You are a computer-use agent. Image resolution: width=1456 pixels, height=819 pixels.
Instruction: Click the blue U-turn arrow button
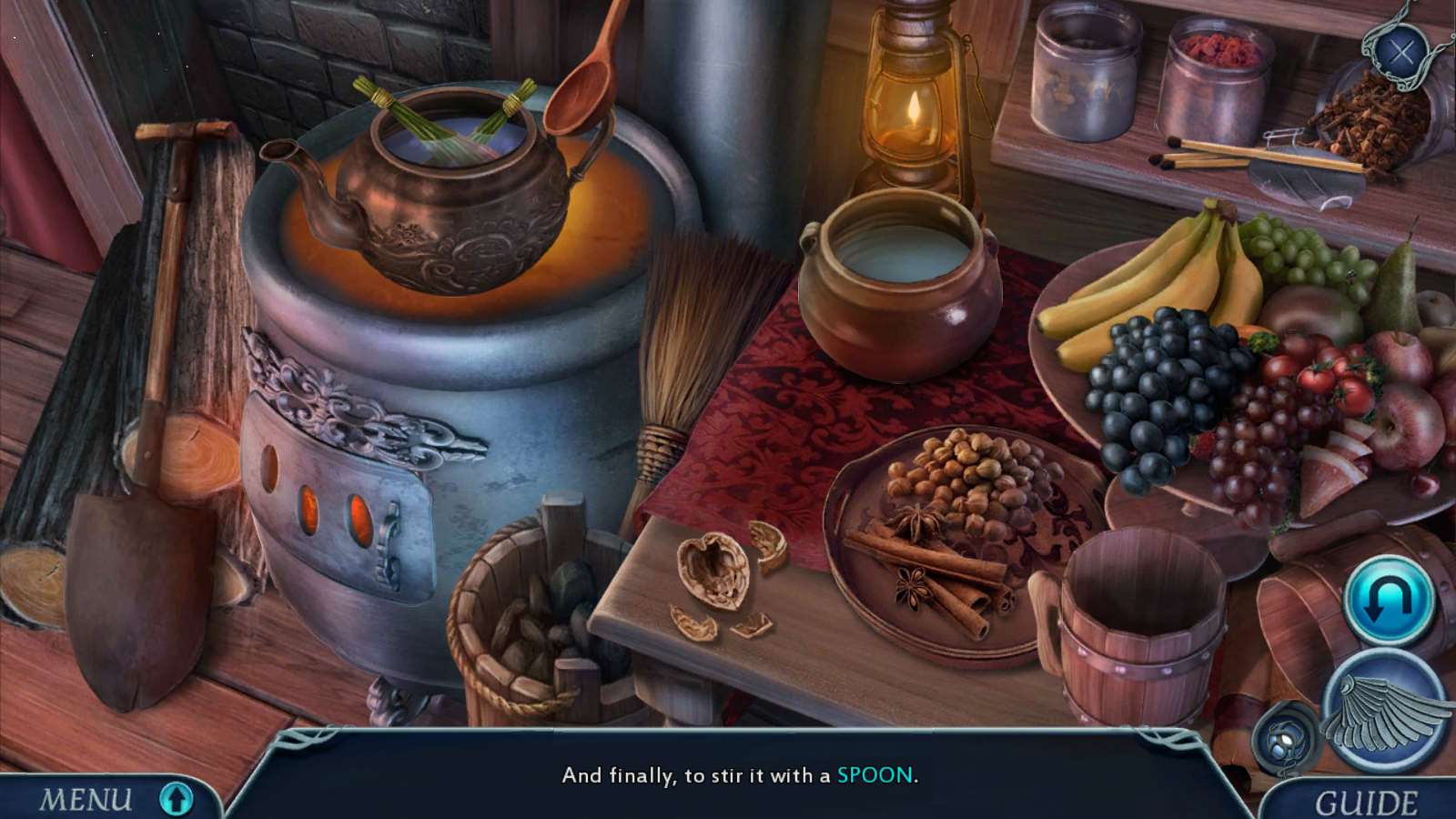point(1389,600)
